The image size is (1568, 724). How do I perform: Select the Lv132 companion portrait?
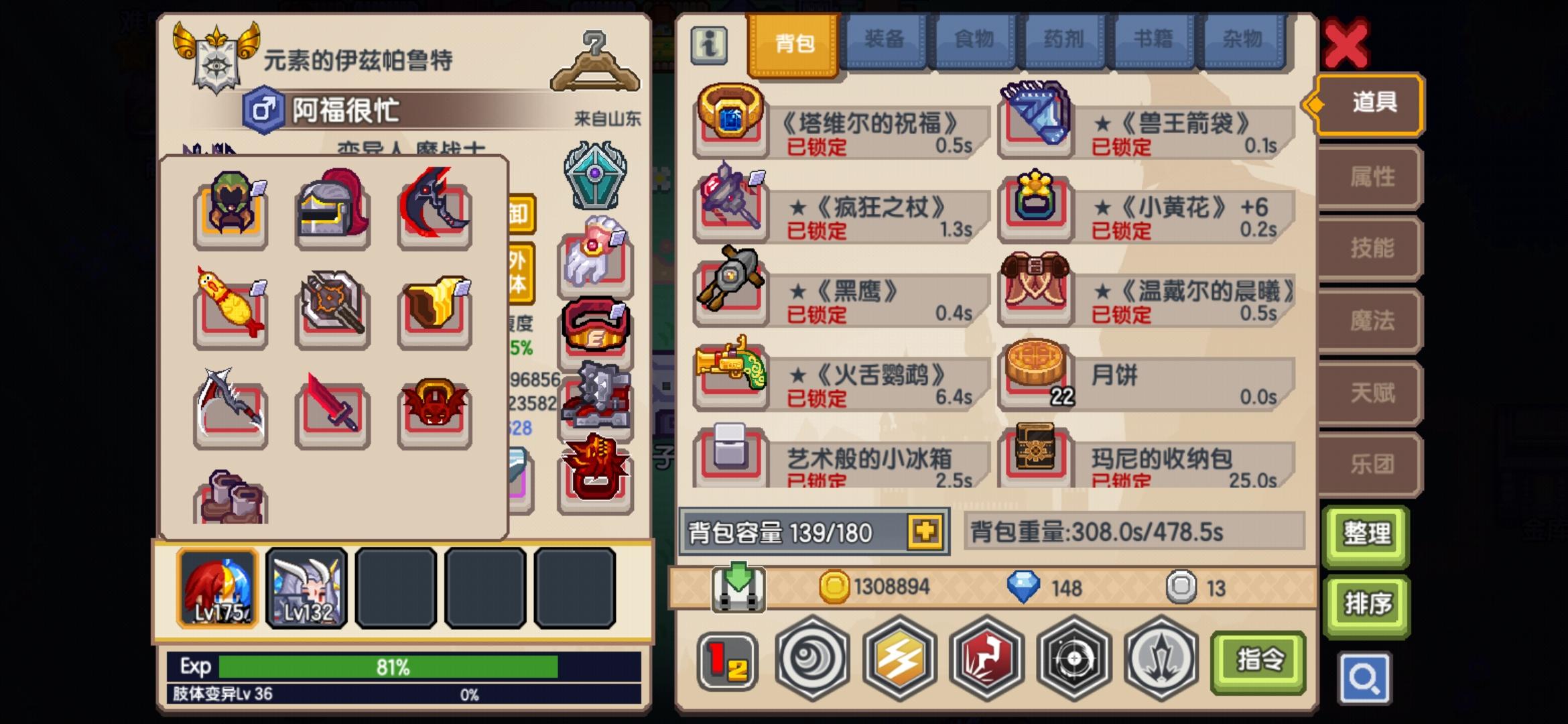(x=306, y=588)
